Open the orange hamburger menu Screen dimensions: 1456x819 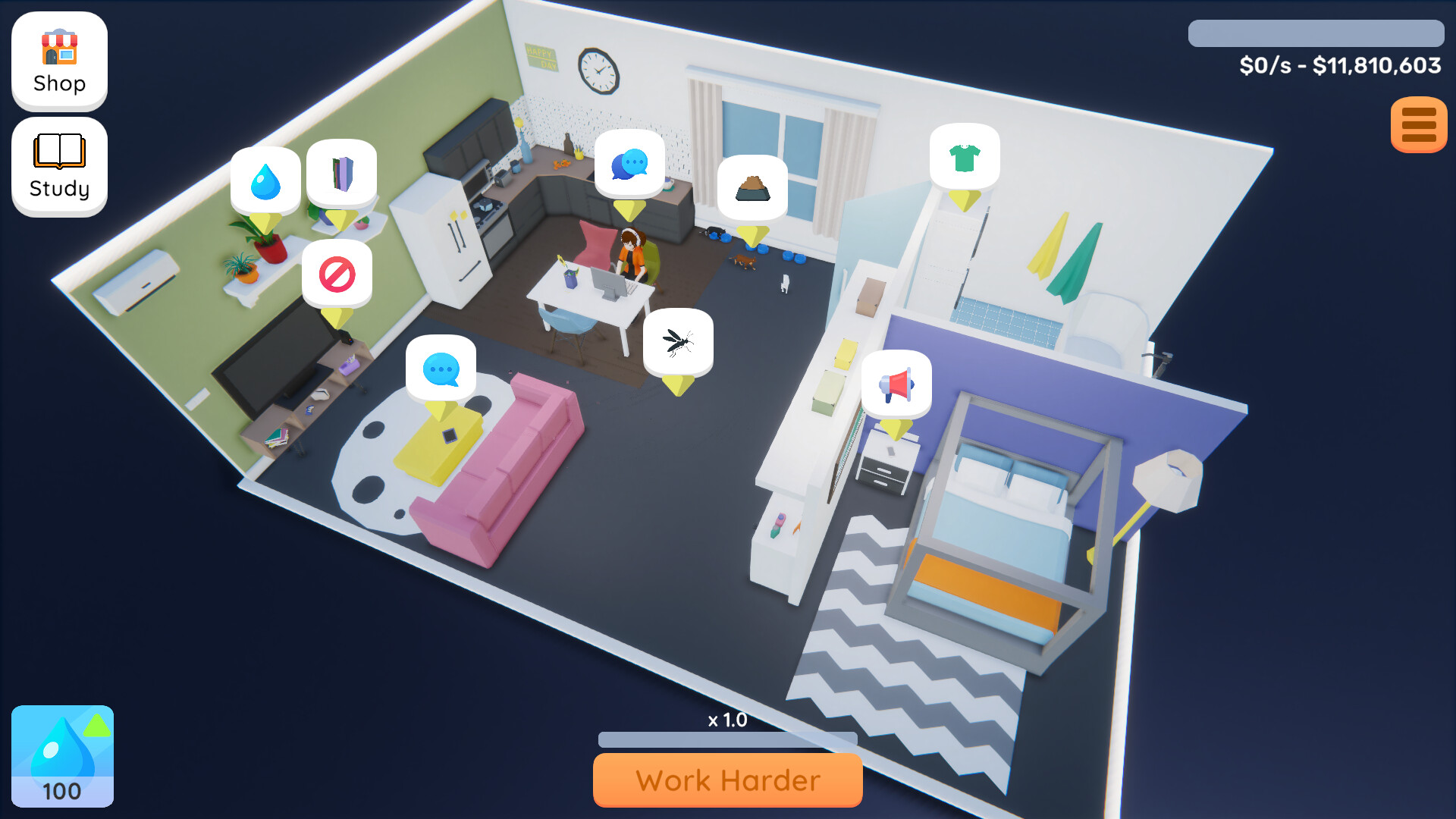[x=1417, y=125]
